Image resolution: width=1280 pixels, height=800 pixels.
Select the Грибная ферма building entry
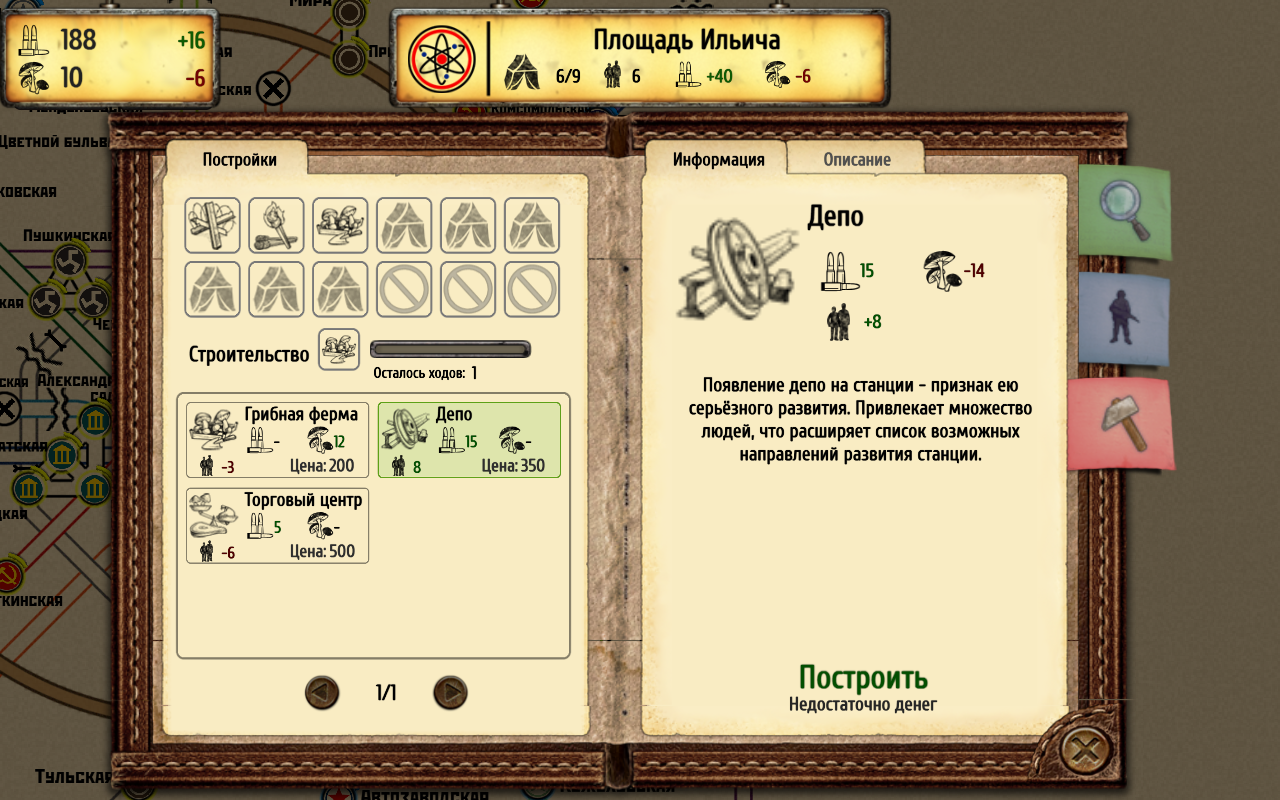(x=276, y=439)
